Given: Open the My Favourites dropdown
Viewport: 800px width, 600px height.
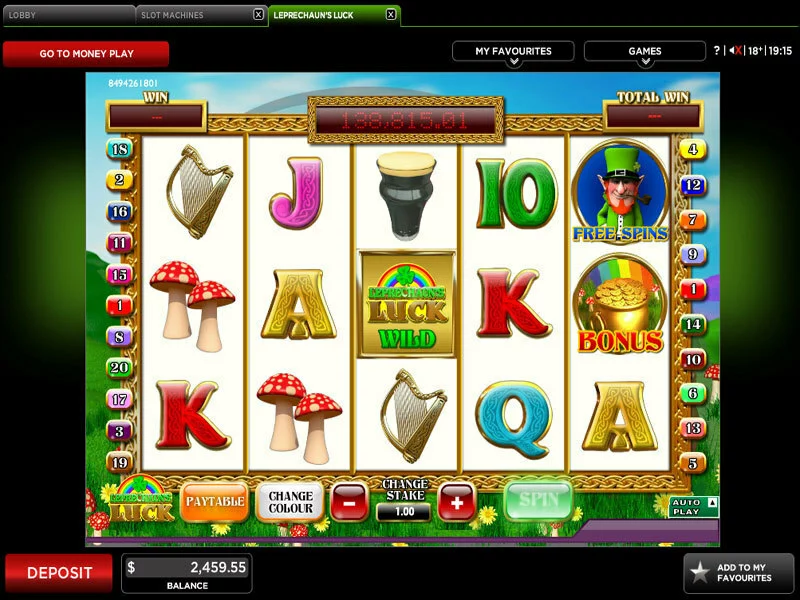Looking at the screenshot, I should (x=513, y=52).
